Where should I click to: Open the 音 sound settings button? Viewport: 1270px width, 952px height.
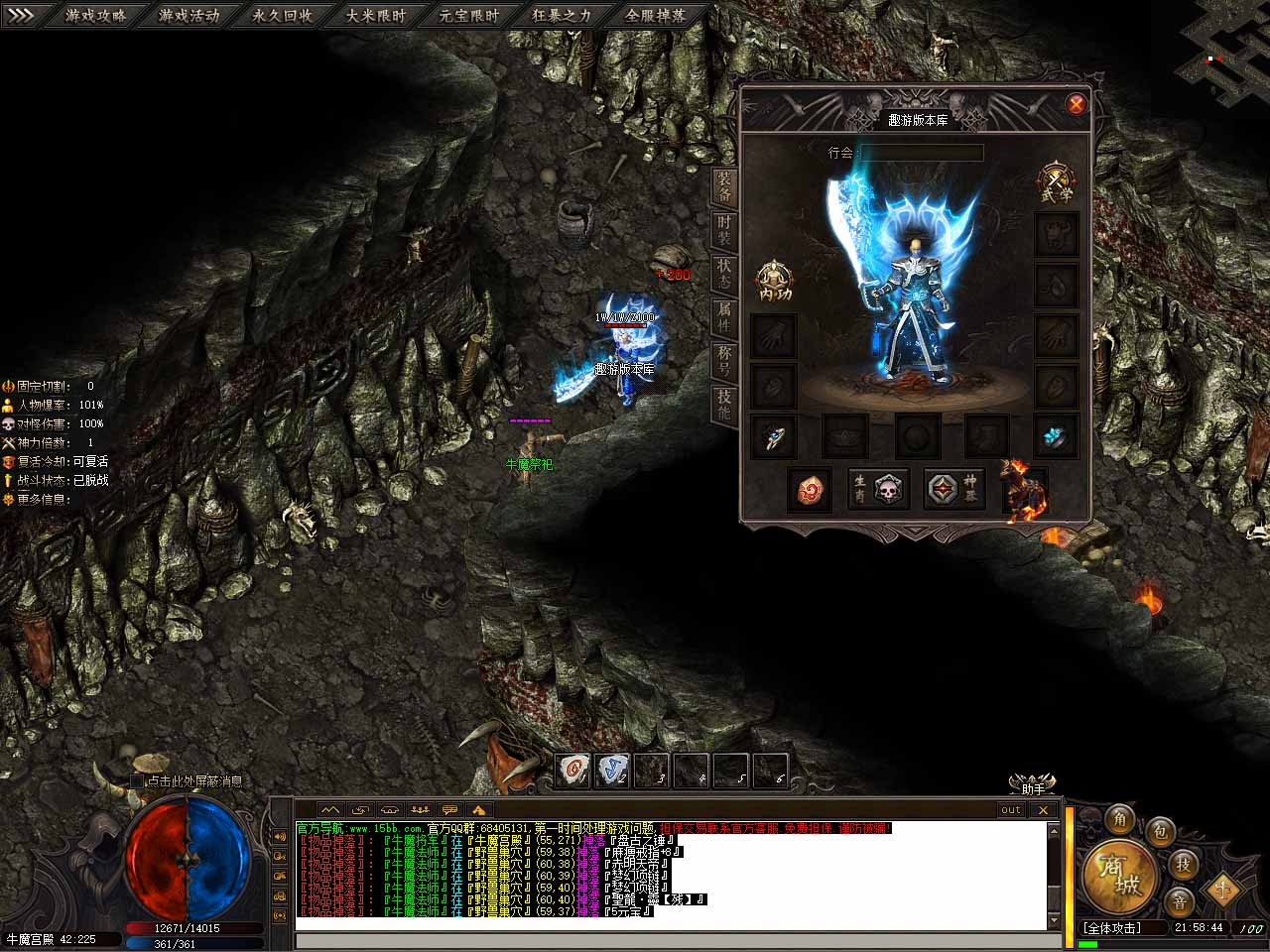(1179, 901)
